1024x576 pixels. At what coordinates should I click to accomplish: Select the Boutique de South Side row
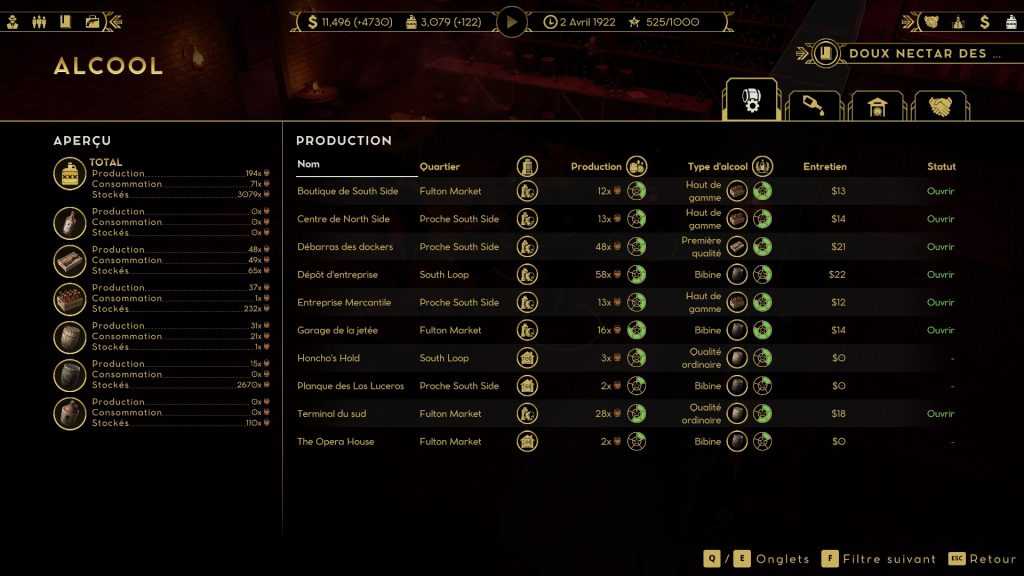pos(347,191)
